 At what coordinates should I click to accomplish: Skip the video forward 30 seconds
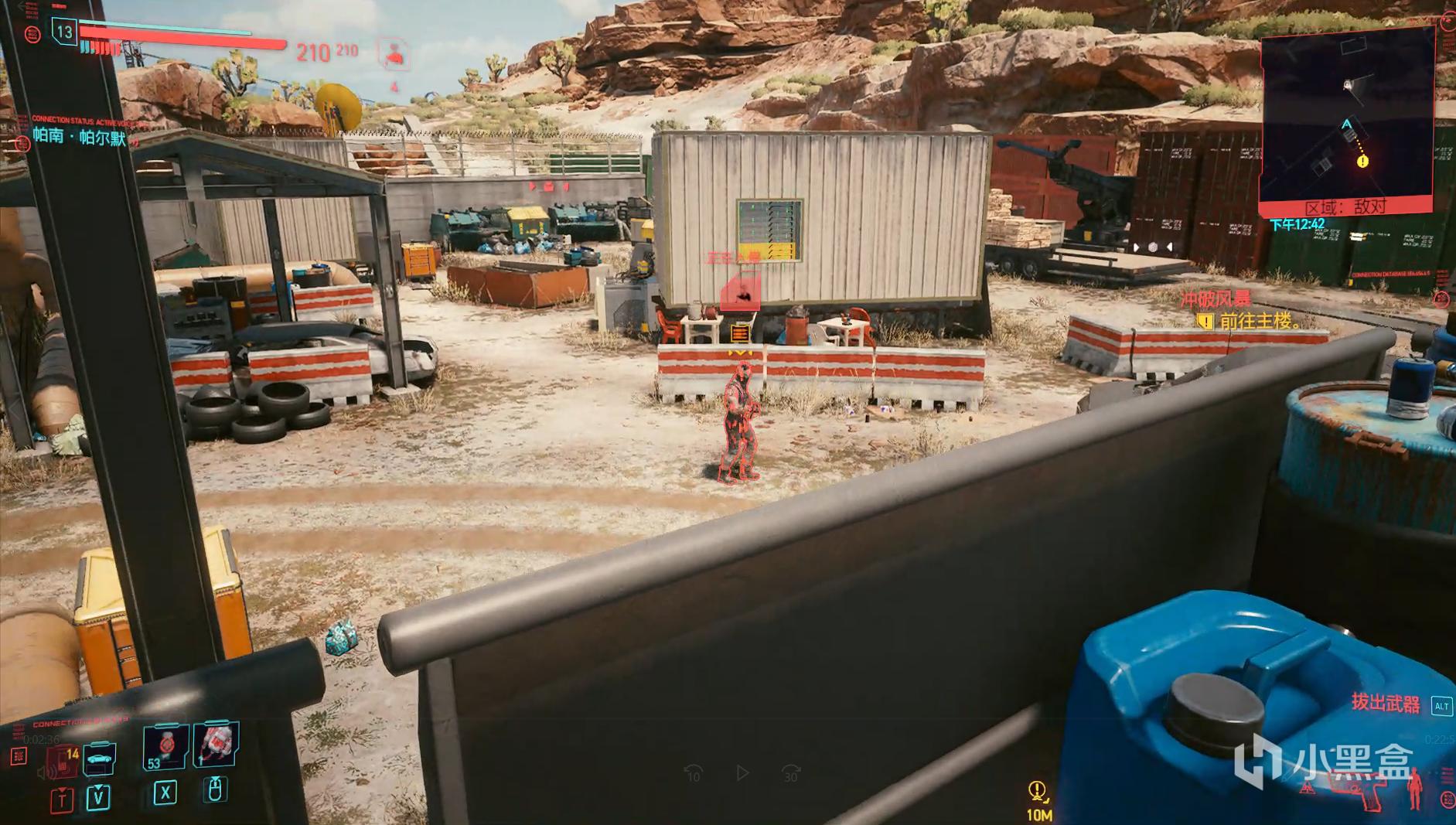(x=791, y=772)
